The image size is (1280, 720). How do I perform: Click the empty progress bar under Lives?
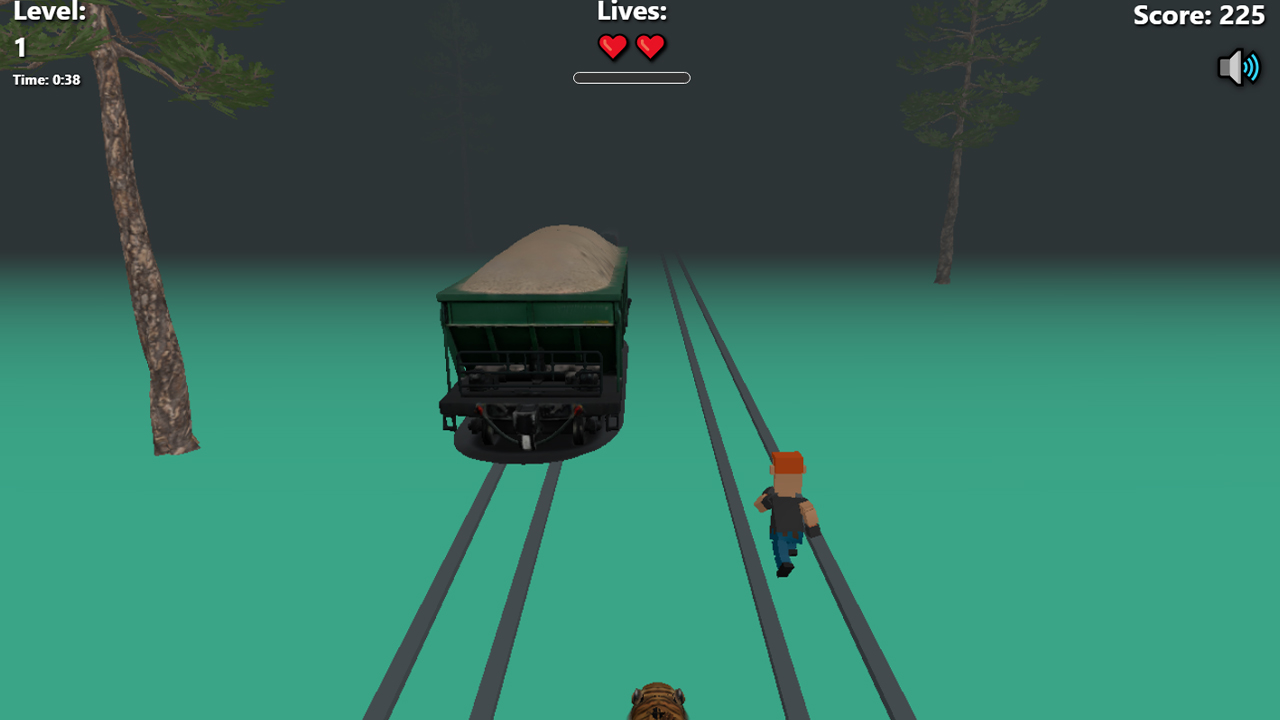tap(631, 77)
